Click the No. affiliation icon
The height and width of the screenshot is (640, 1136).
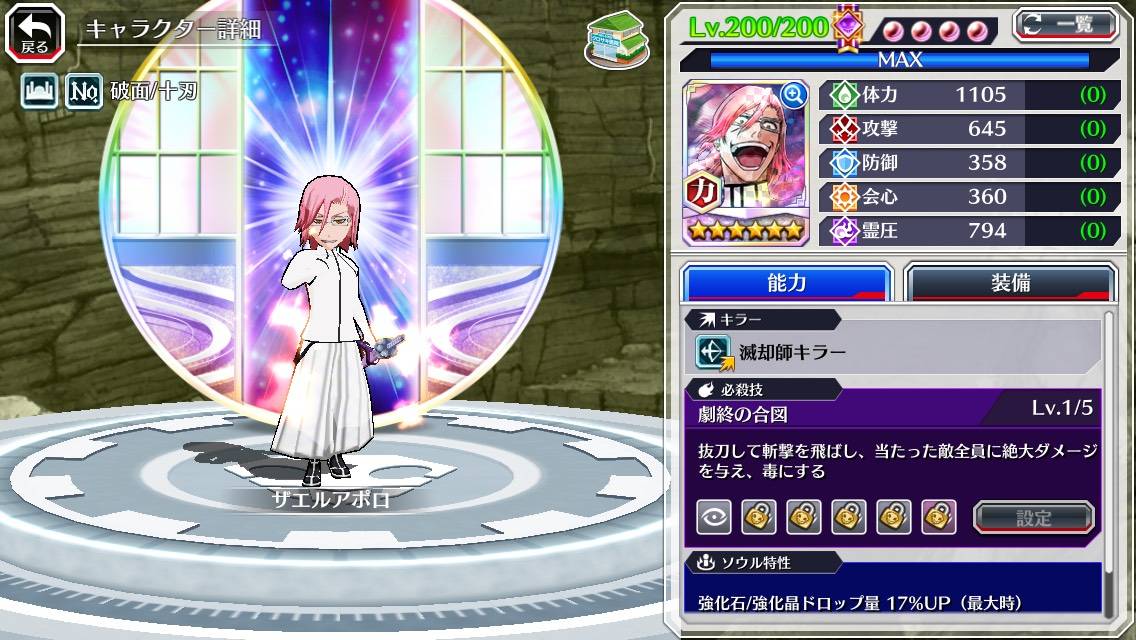[83, 93]
